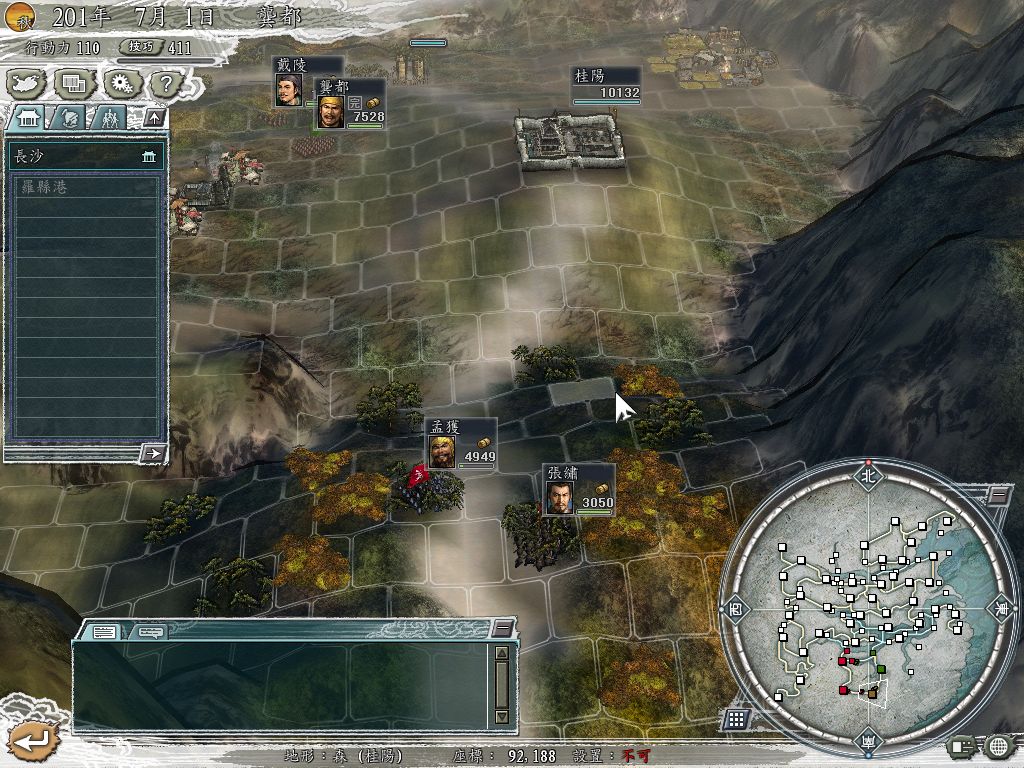Click the globe icon in the corner
This screenshot has height=768, width=1024.
click(999, 745)
